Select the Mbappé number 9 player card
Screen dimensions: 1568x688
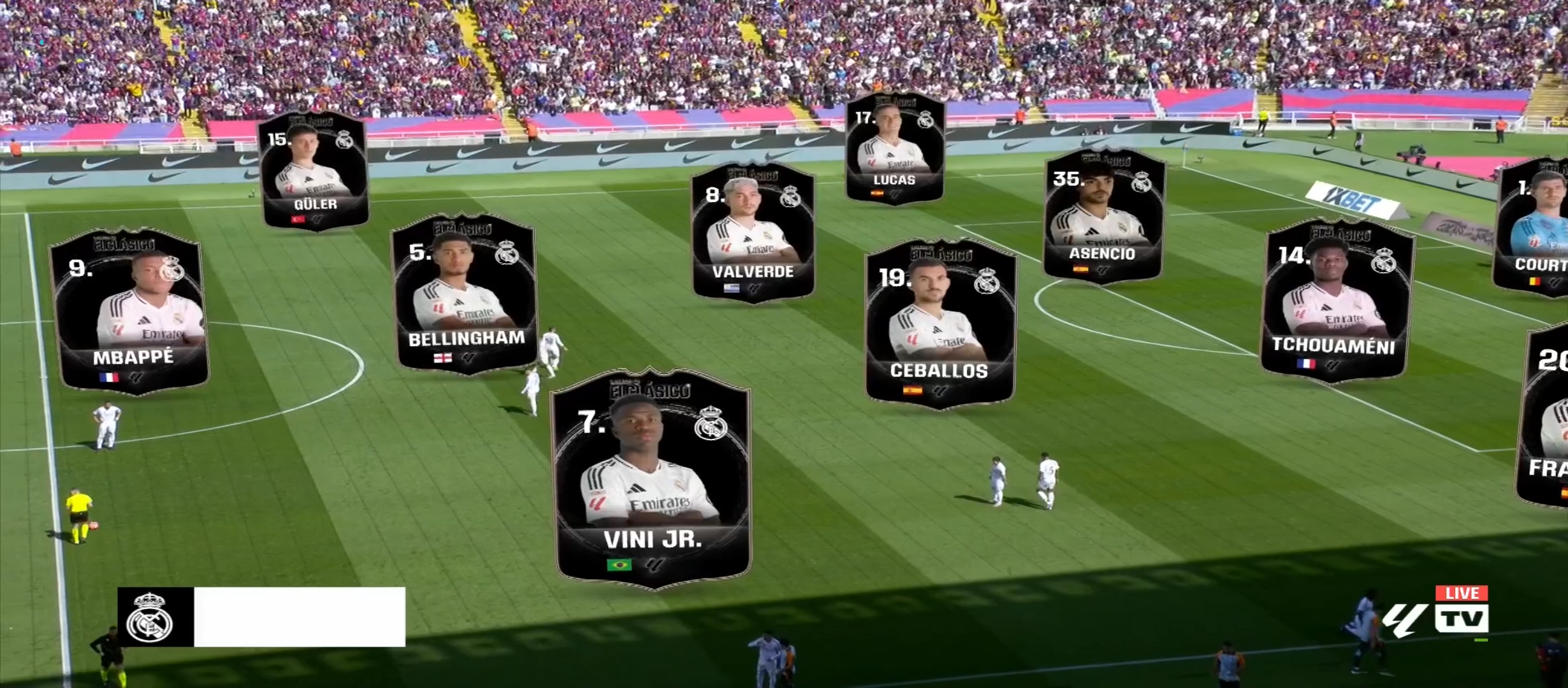(x=132, y=311)
